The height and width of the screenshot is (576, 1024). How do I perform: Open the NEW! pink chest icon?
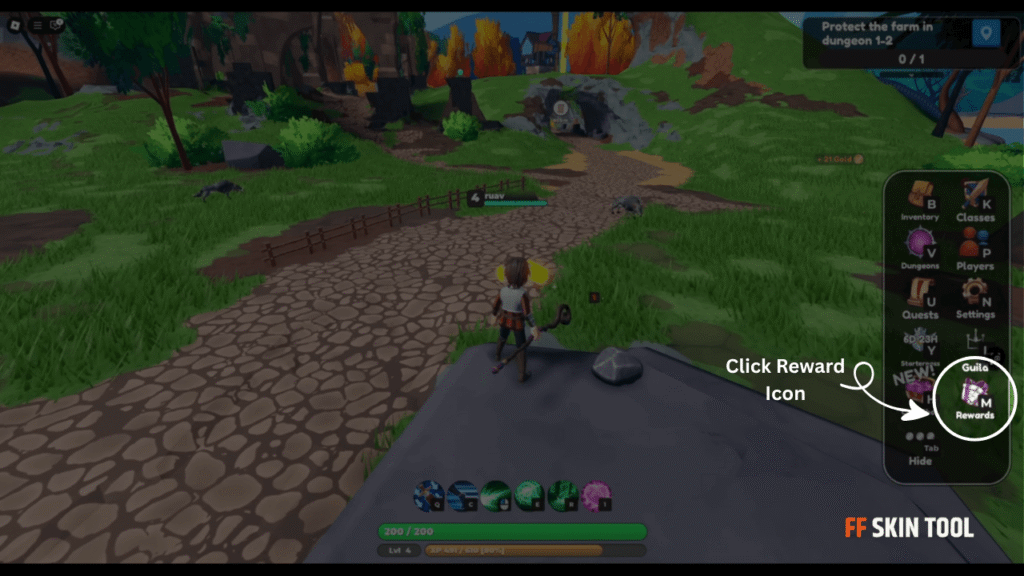[x=915, y=392]
